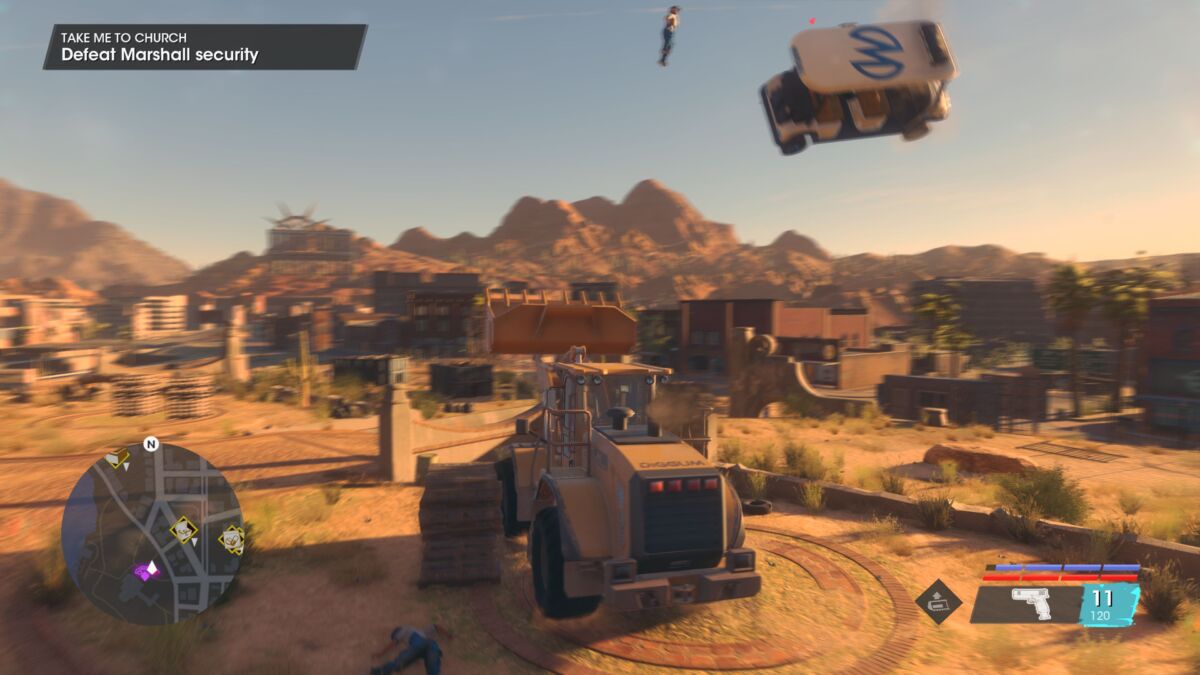Select the purple mission marker on the minimap

[x=147, y=570]
